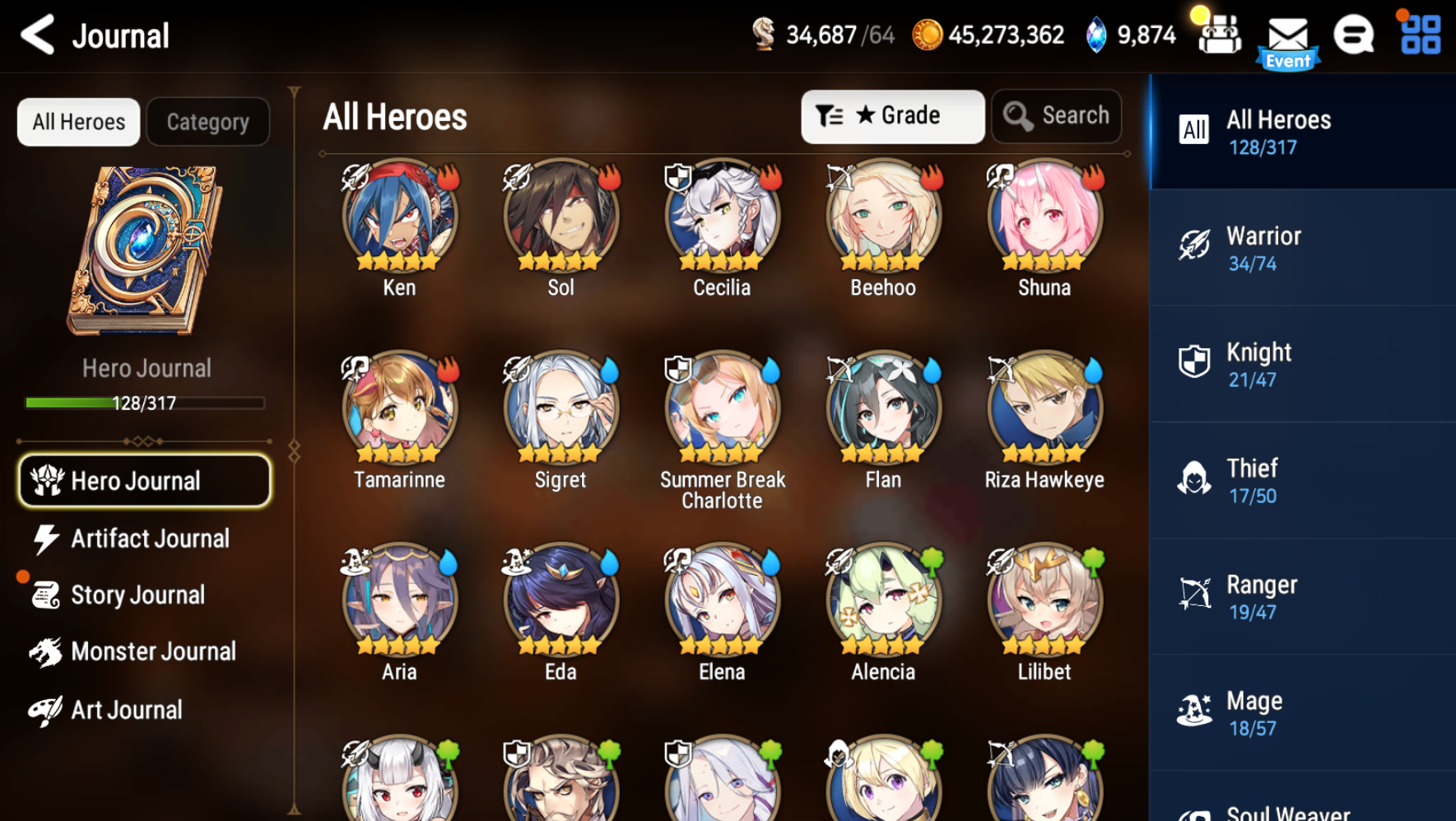Open the community chat icon
This screenshot has height=821, width=1456.
pyautogui.click(x=1352, y=35)
